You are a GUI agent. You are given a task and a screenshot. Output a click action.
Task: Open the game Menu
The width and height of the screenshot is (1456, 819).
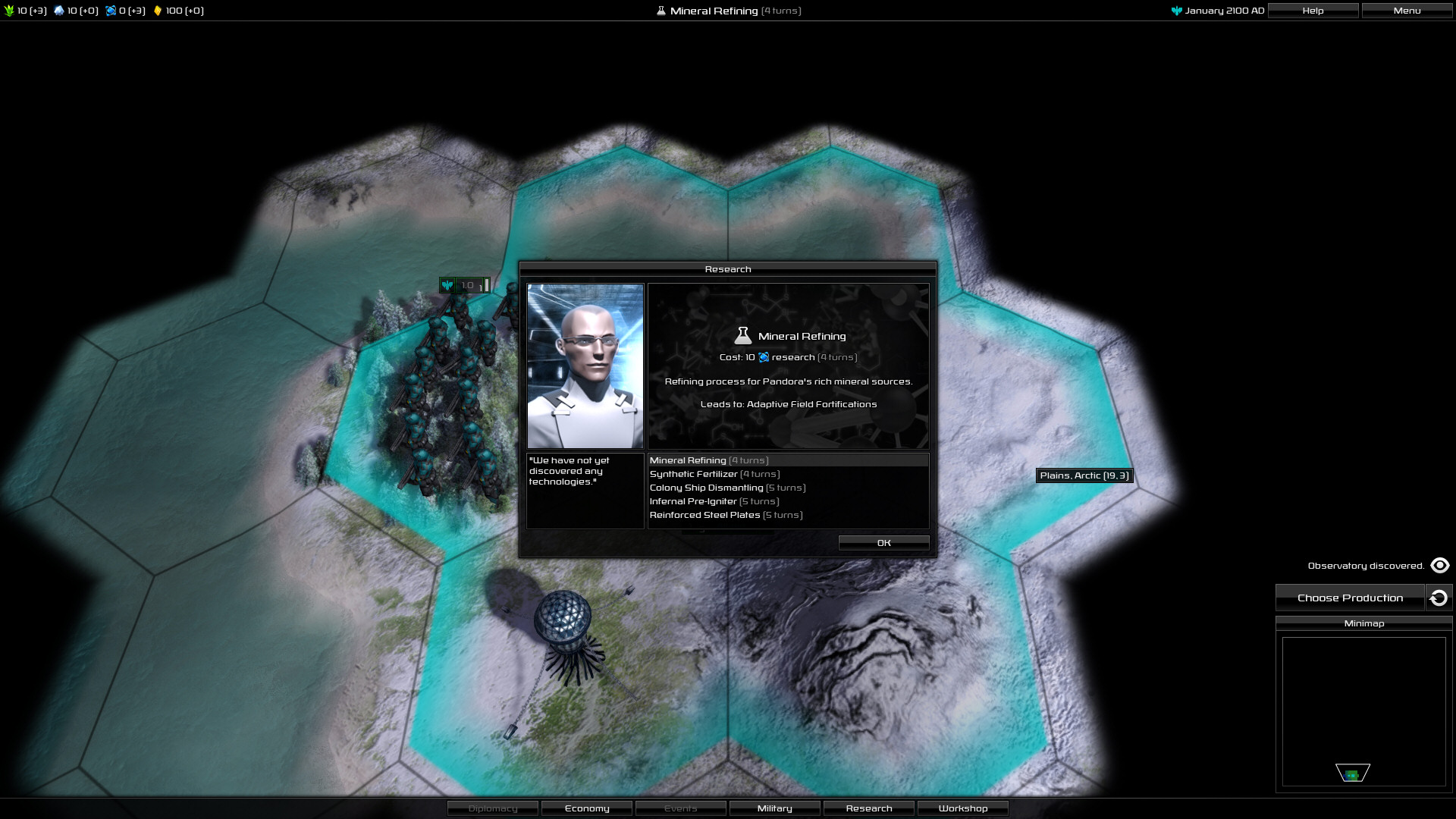click(1407, 11)
